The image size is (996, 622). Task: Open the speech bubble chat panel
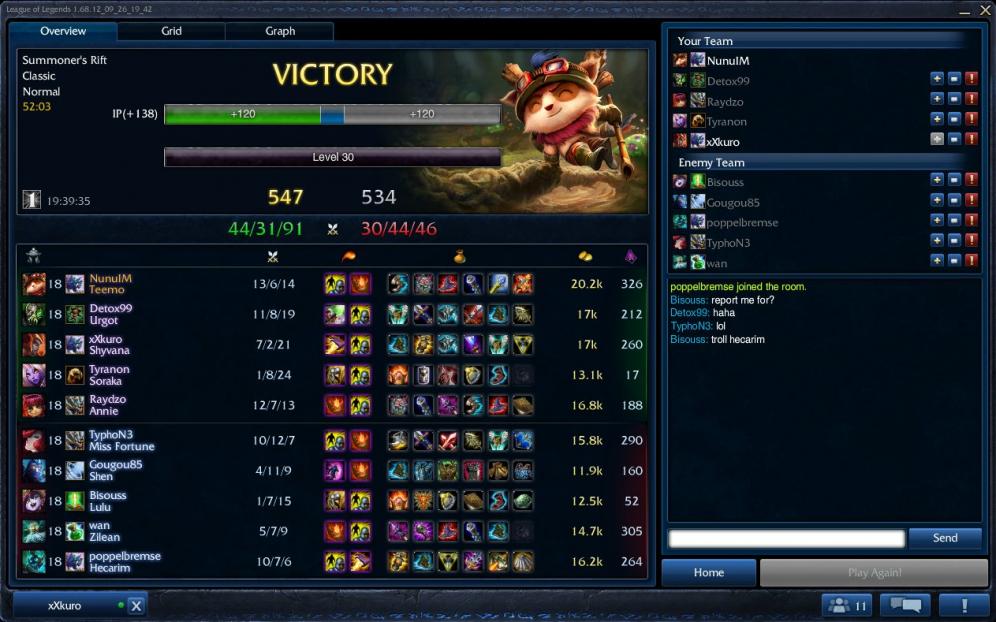click(x=904, y=605)
